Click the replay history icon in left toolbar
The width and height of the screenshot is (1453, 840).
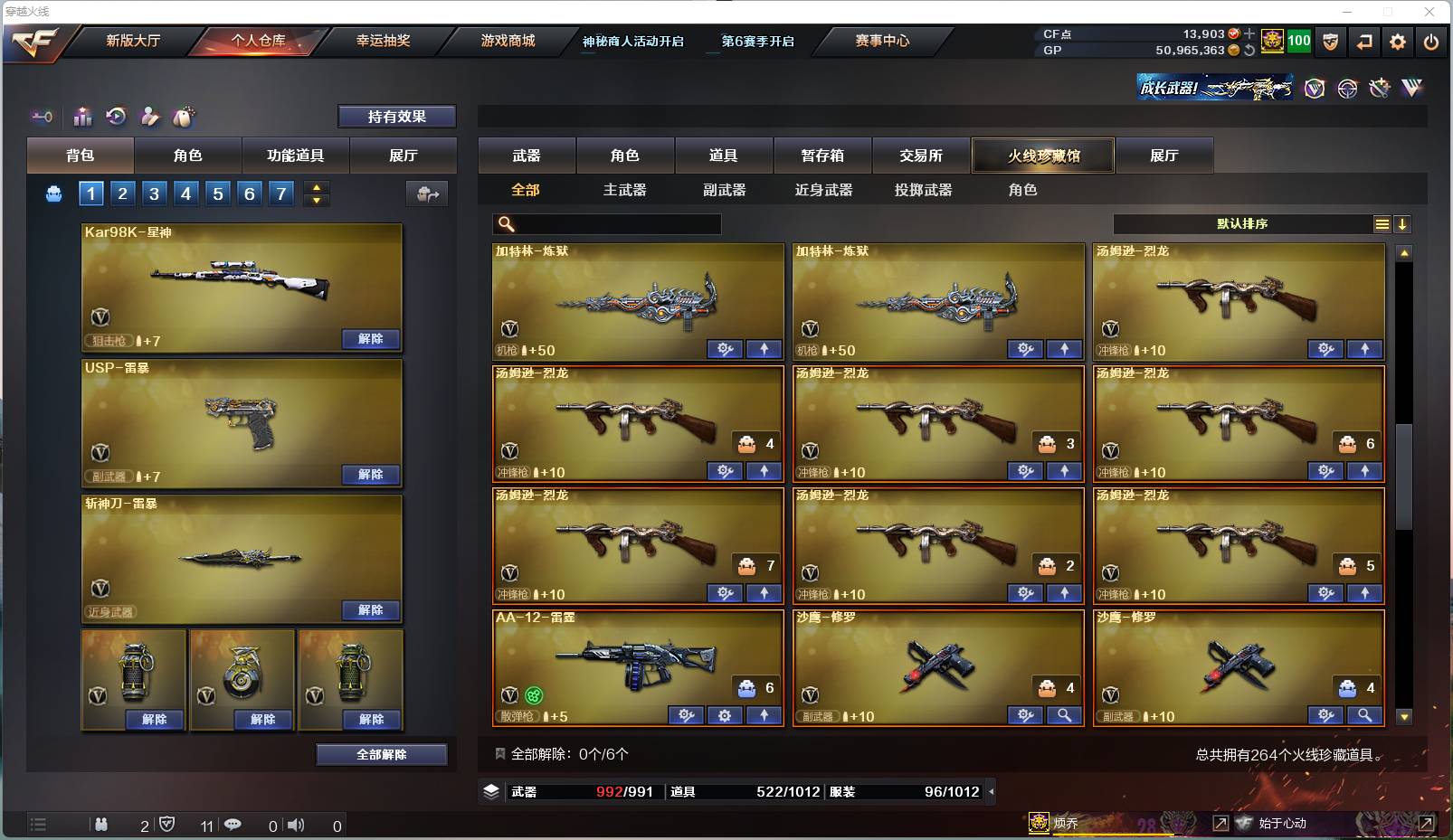point(116,116)
